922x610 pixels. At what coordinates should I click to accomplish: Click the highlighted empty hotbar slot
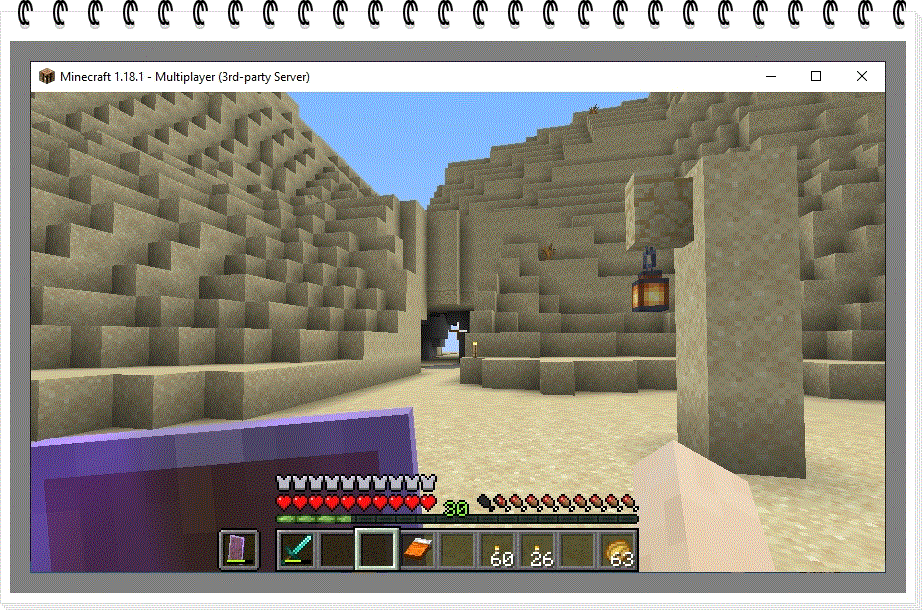(x=378, y=550)
